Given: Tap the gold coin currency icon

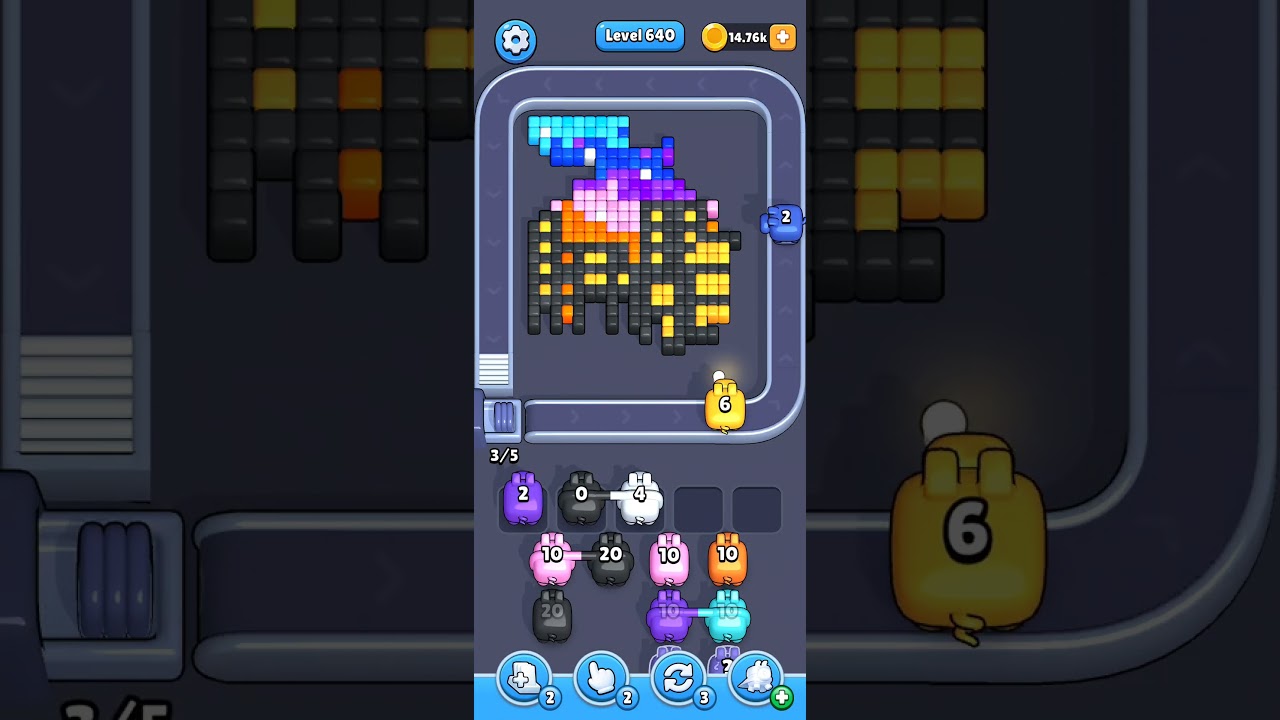Looking at the screenshot, I should coord(714,35).
